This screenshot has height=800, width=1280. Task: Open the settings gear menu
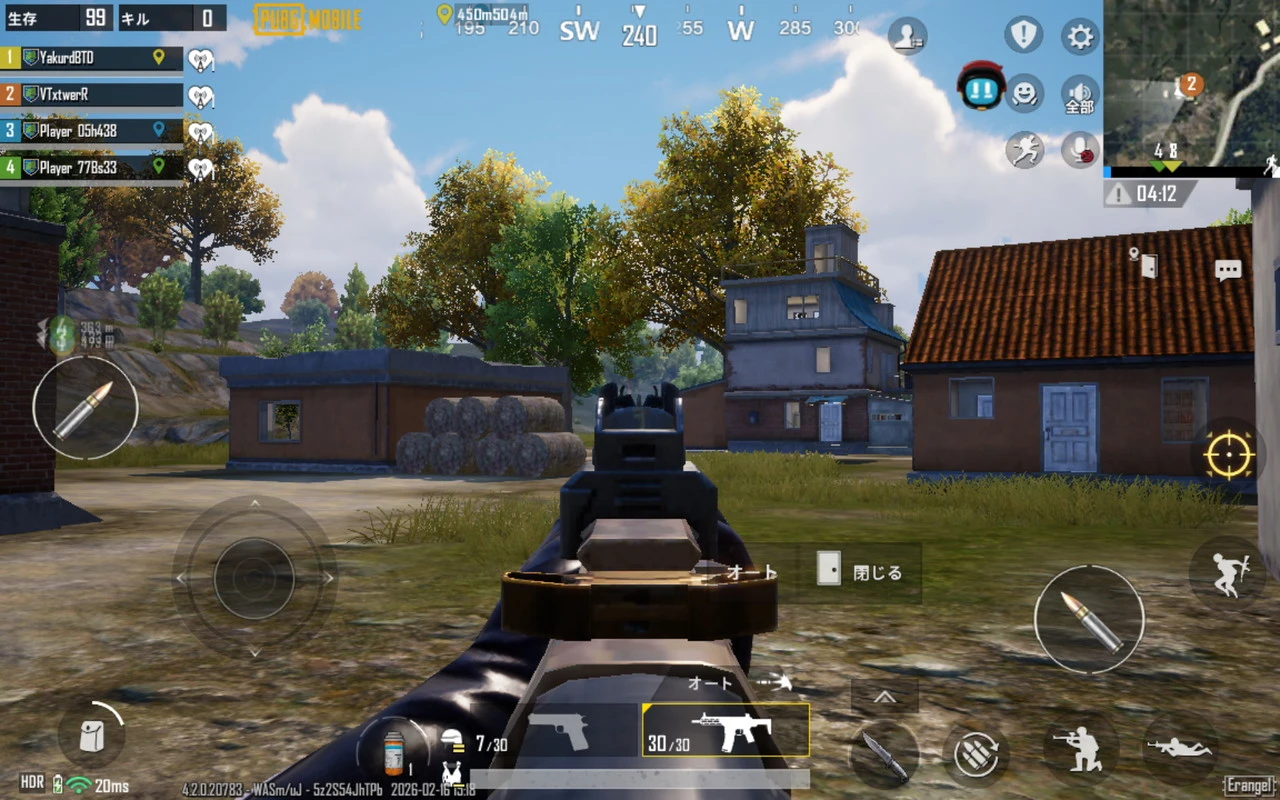(x=1080, y=37)
